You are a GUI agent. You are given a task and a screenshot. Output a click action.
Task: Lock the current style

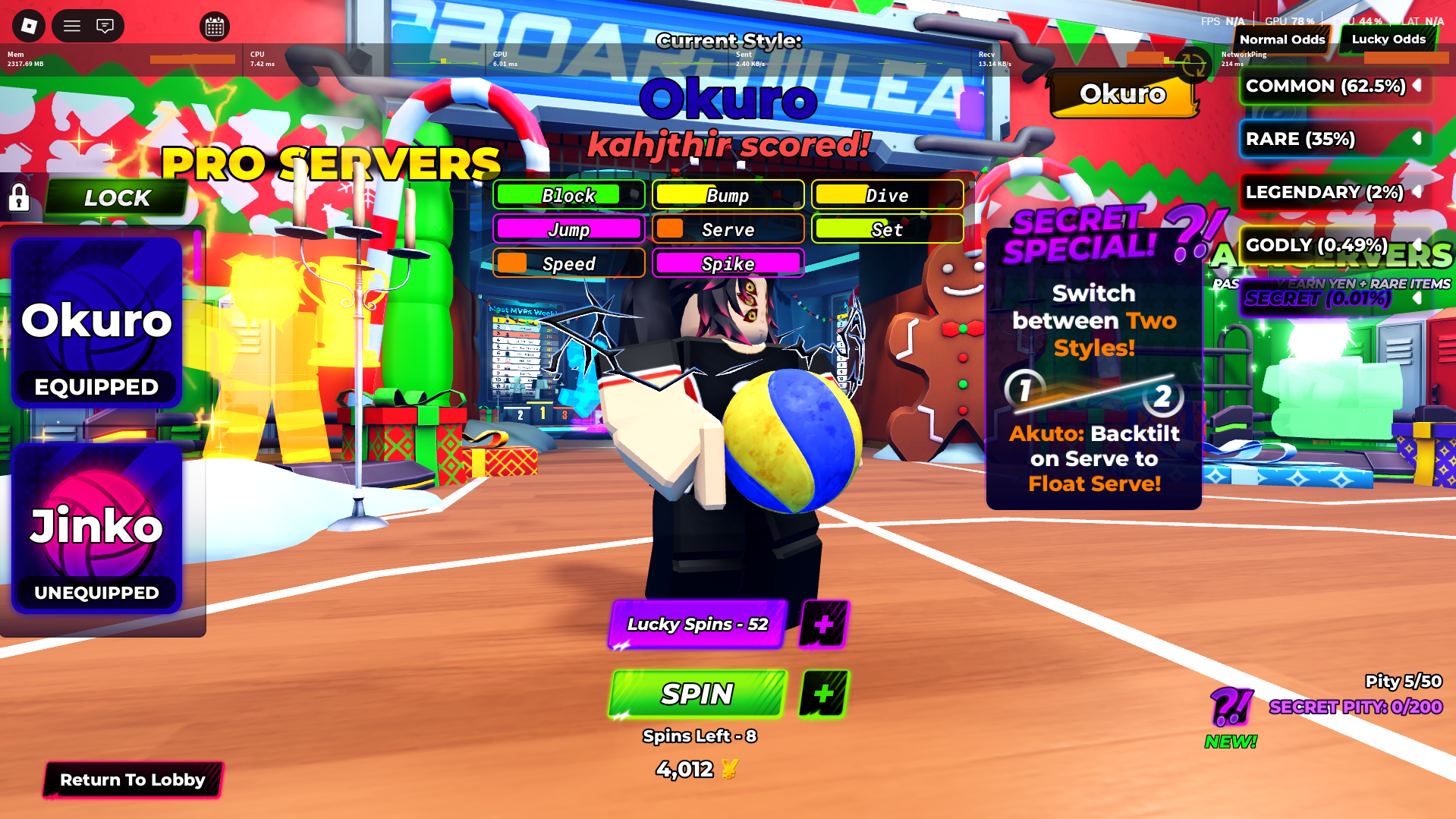pyautogui.click(x=116, y=198)
